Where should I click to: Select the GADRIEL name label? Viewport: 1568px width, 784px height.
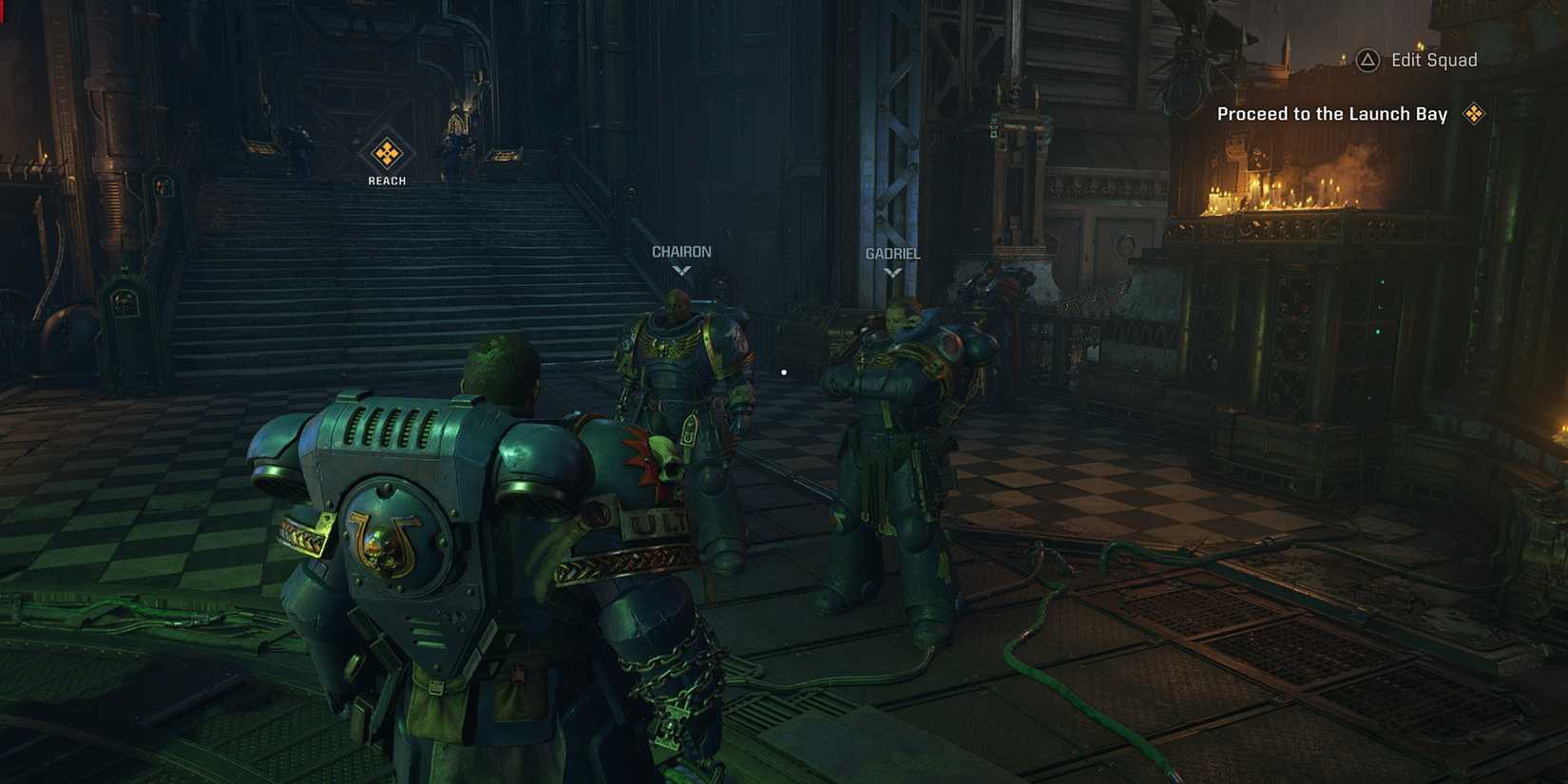[x=892, y=254]
